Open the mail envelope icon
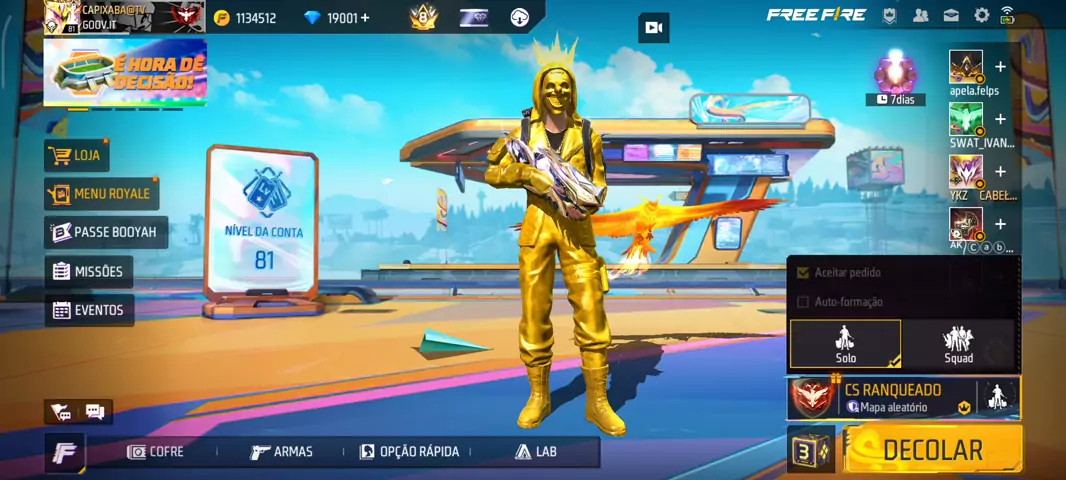 coord(951,15)
